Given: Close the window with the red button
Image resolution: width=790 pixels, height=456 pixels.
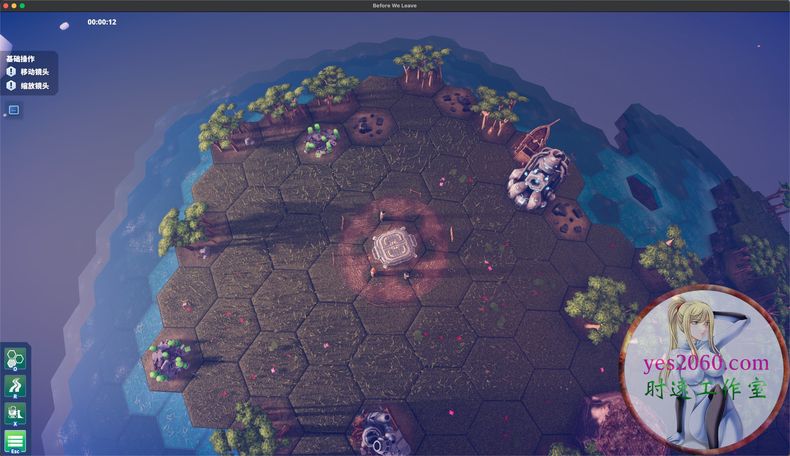Looking at the screenshot, I should tap(6, 7).
